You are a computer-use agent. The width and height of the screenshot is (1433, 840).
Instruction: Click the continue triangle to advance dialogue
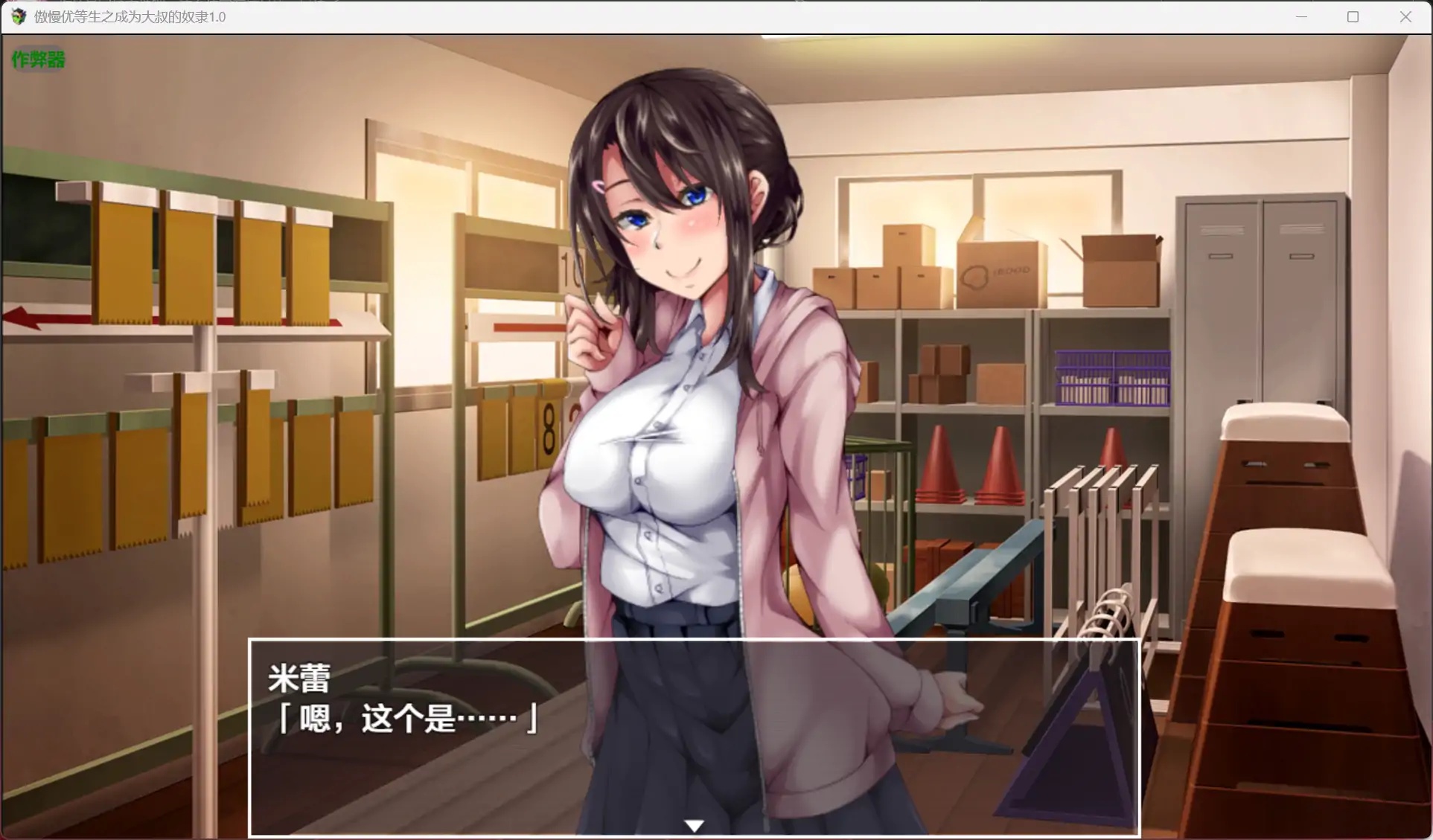click(694, 824)
